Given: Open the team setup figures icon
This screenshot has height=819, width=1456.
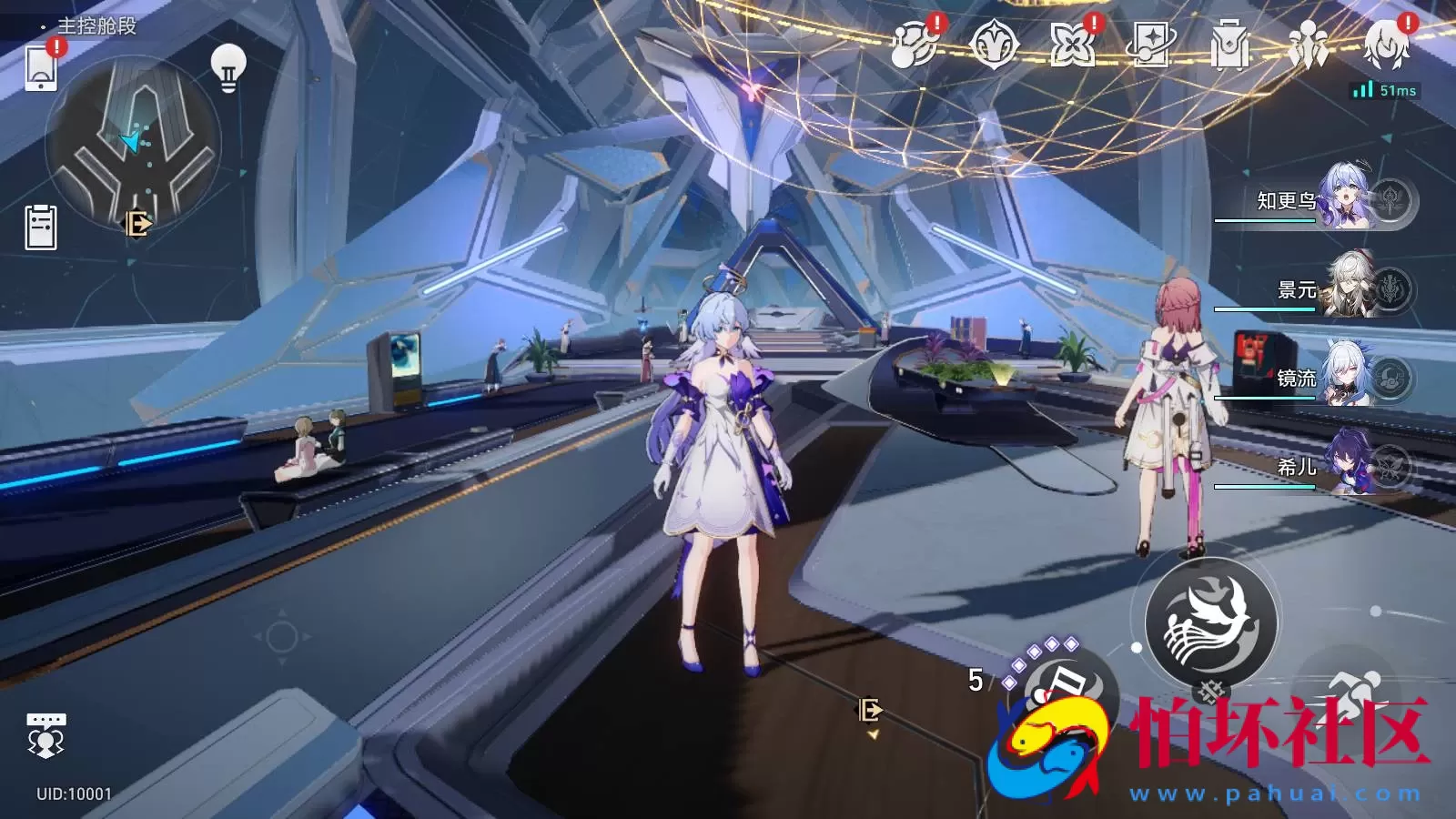Looking at the screenshot, I should (1308, 44).
